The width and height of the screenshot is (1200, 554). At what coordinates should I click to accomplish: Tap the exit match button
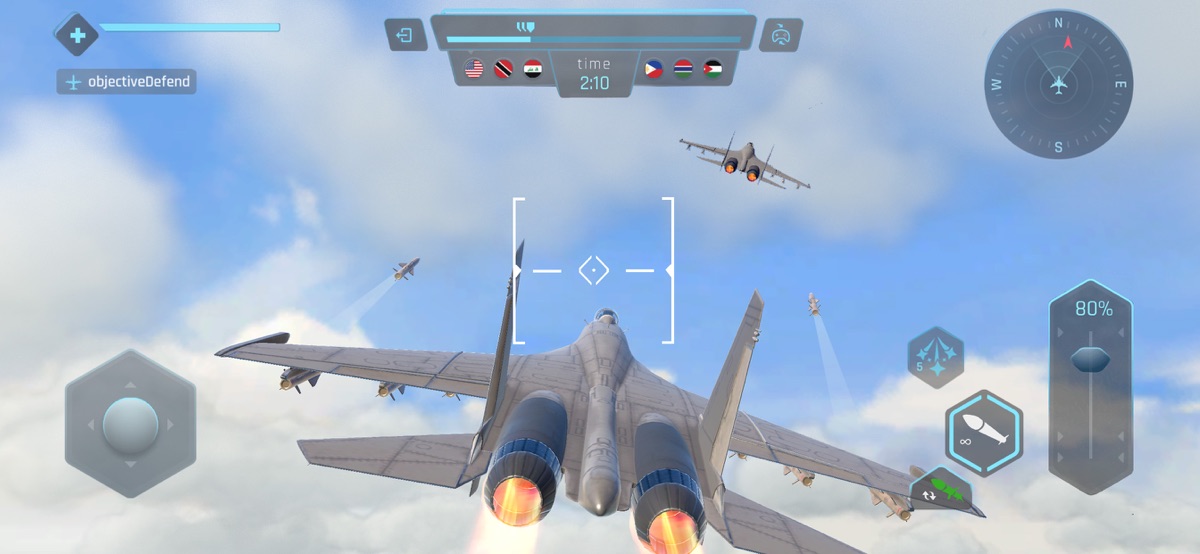coord(405,36)
